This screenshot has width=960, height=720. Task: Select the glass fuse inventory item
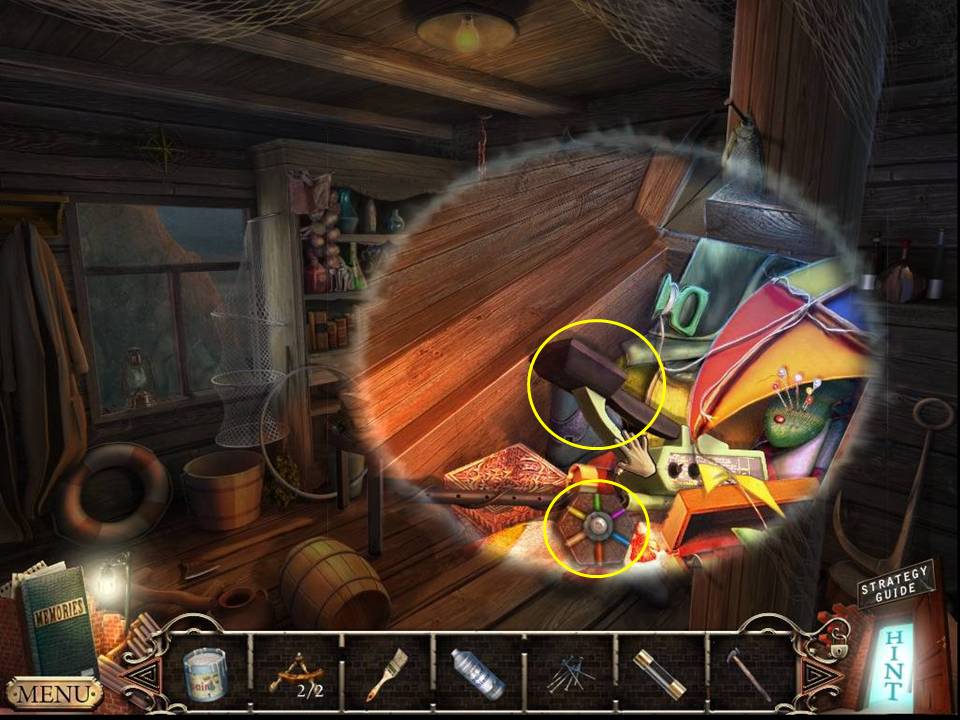pos(660,674)
